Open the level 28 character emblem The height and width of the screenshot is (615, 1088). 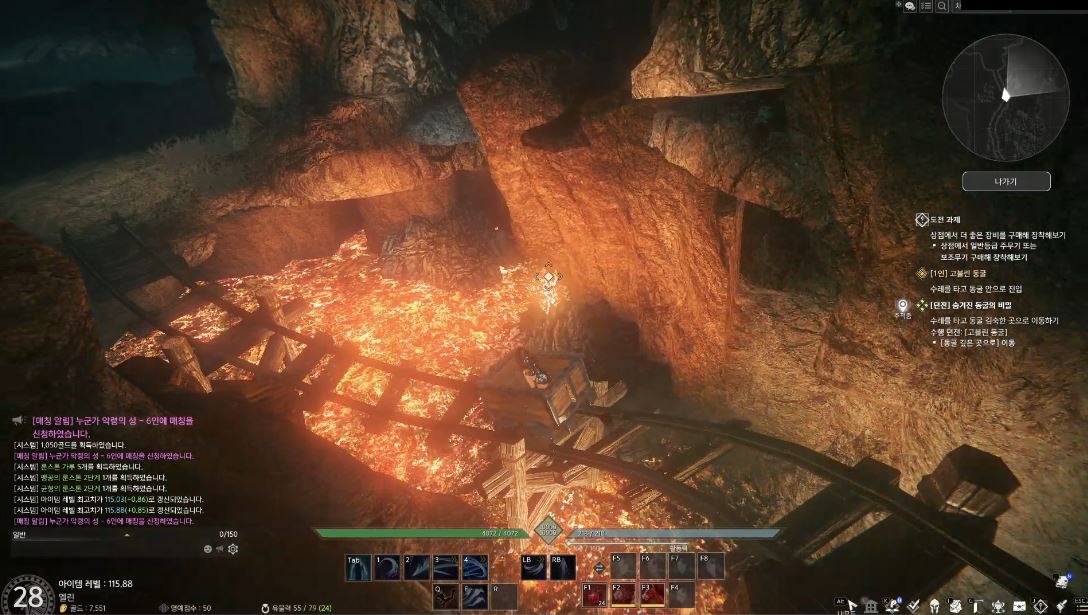point(27,596)
